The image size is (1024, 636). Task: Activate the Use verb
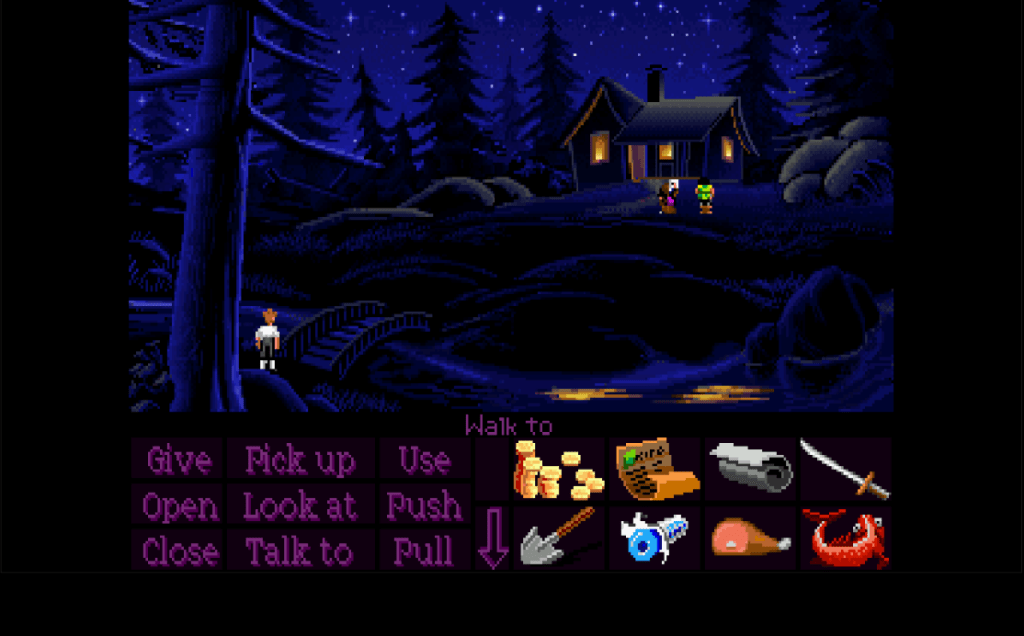[x=424, y=460]
